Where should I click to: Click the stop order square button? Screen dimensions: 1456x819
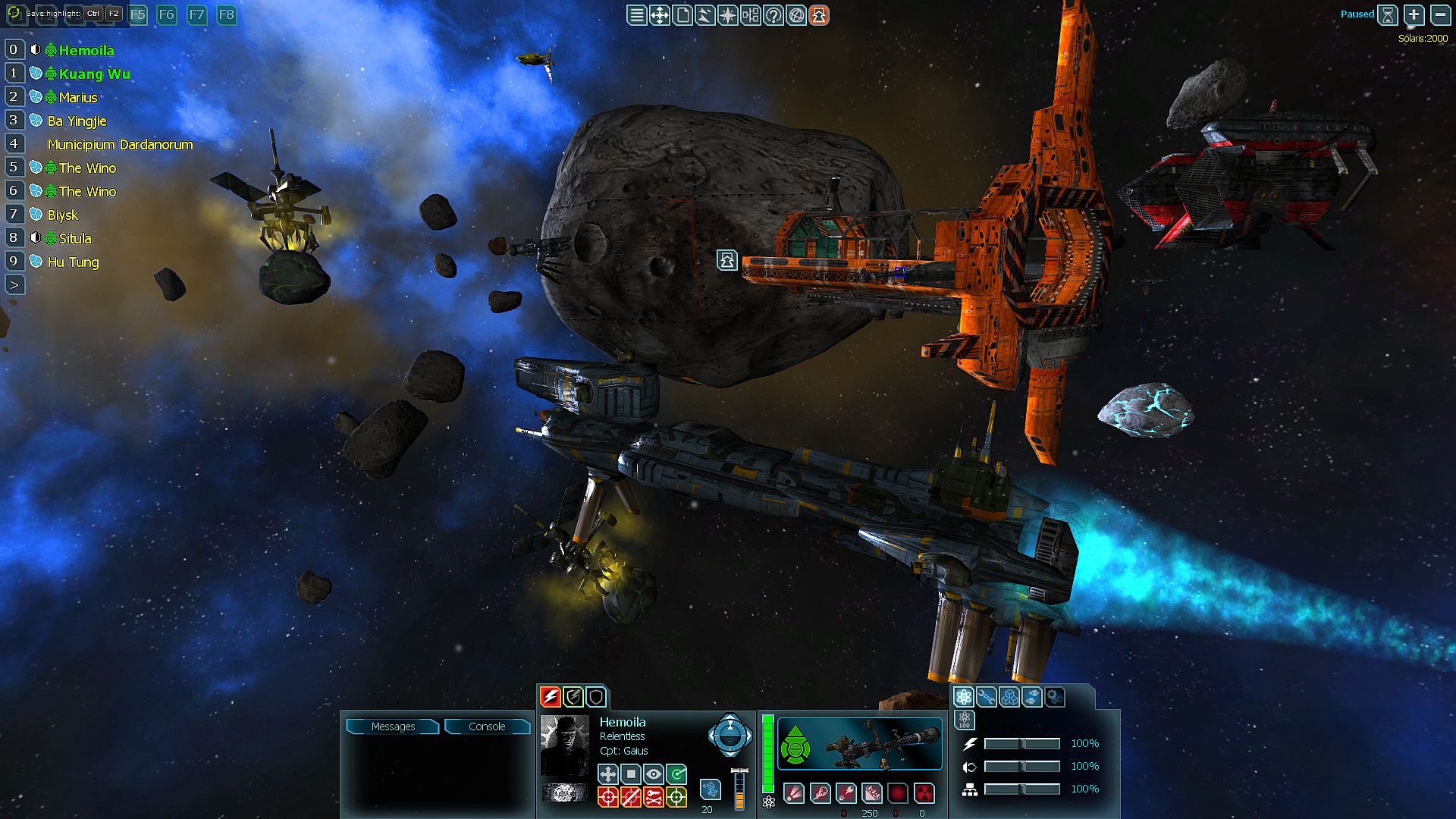point(631,773)
